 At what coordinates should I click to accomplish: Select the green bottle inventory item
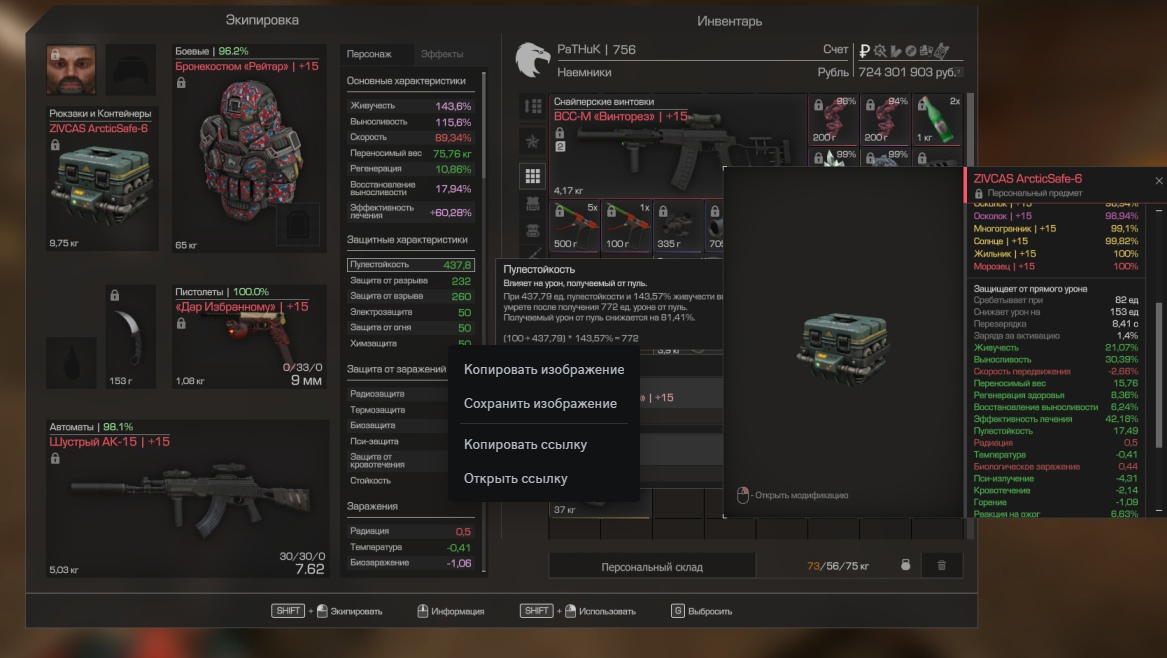pos(938,120)
